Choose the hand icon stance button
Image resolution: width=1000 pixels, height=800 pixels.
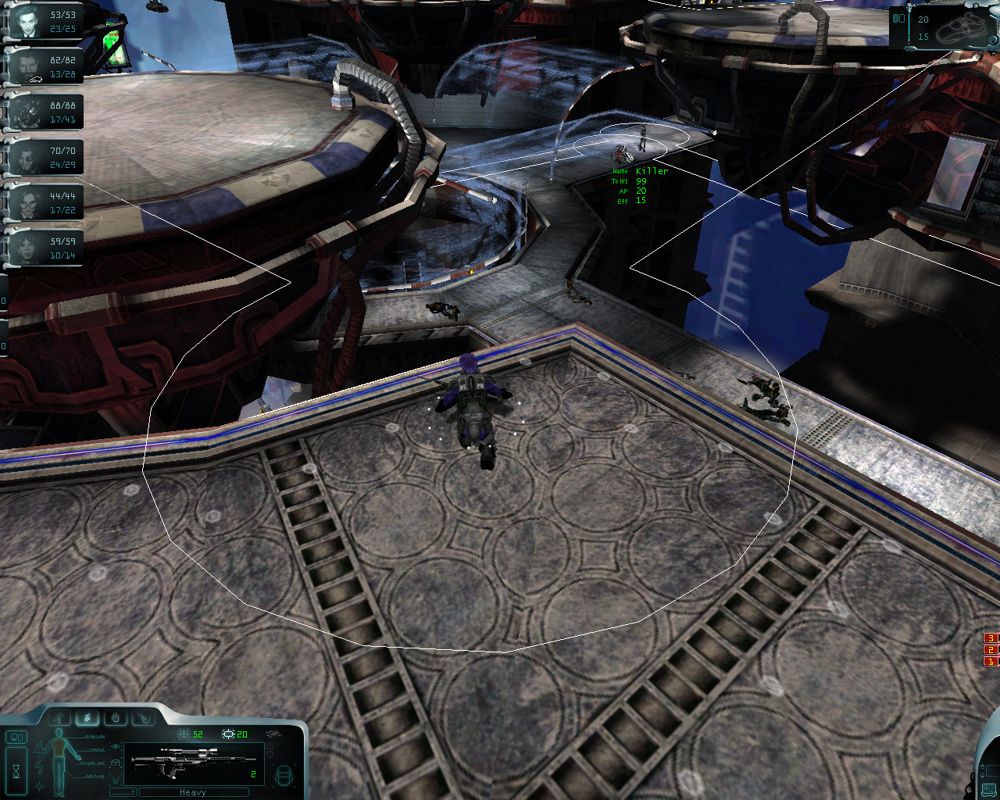coord(116,717)
